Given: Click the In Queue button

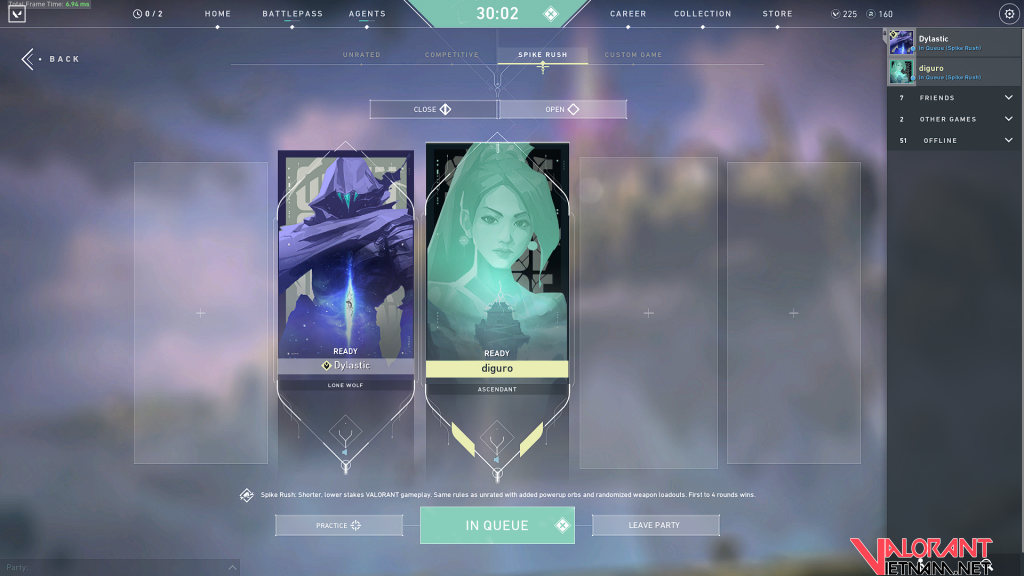Looking at the screenshot, I should [x=497, y=525].
